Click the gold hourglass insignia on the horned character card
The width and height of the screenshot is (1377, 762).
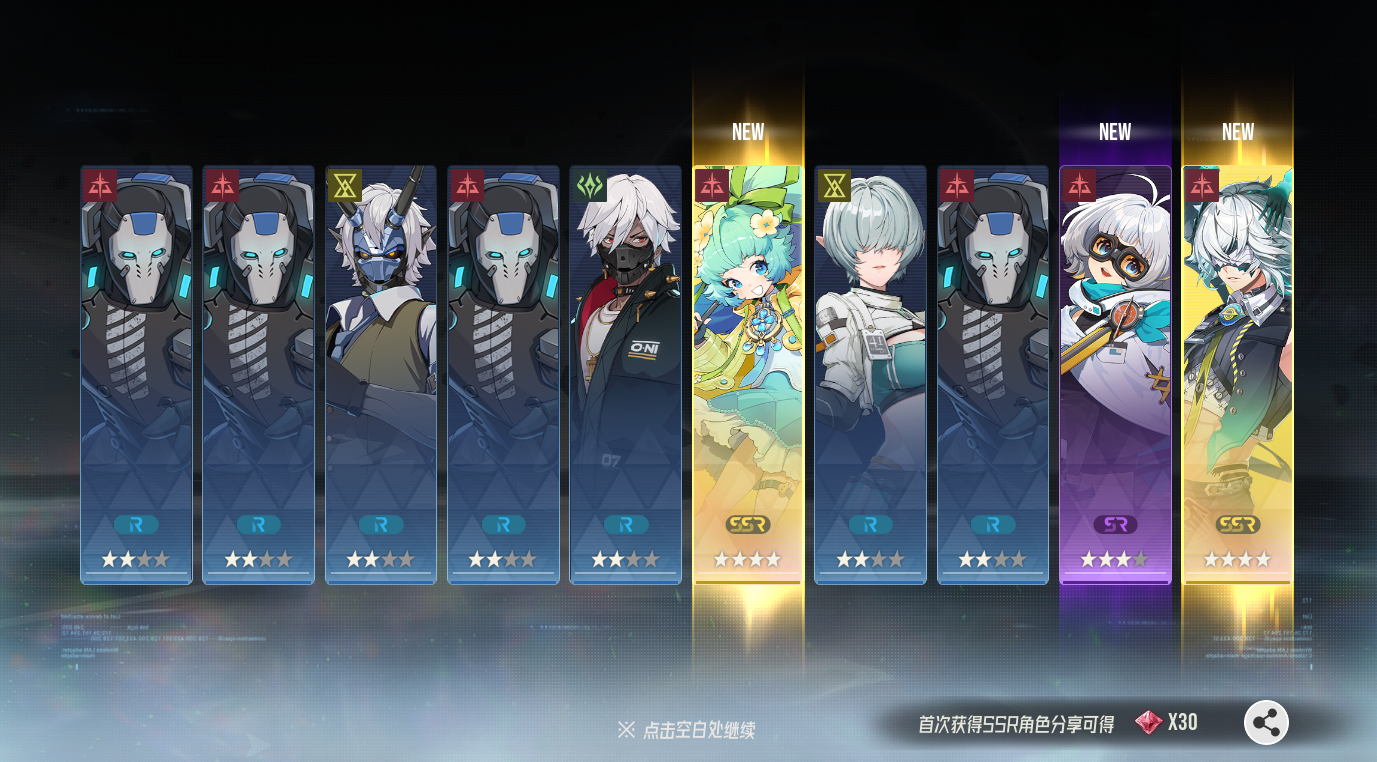tap(345, 186)
